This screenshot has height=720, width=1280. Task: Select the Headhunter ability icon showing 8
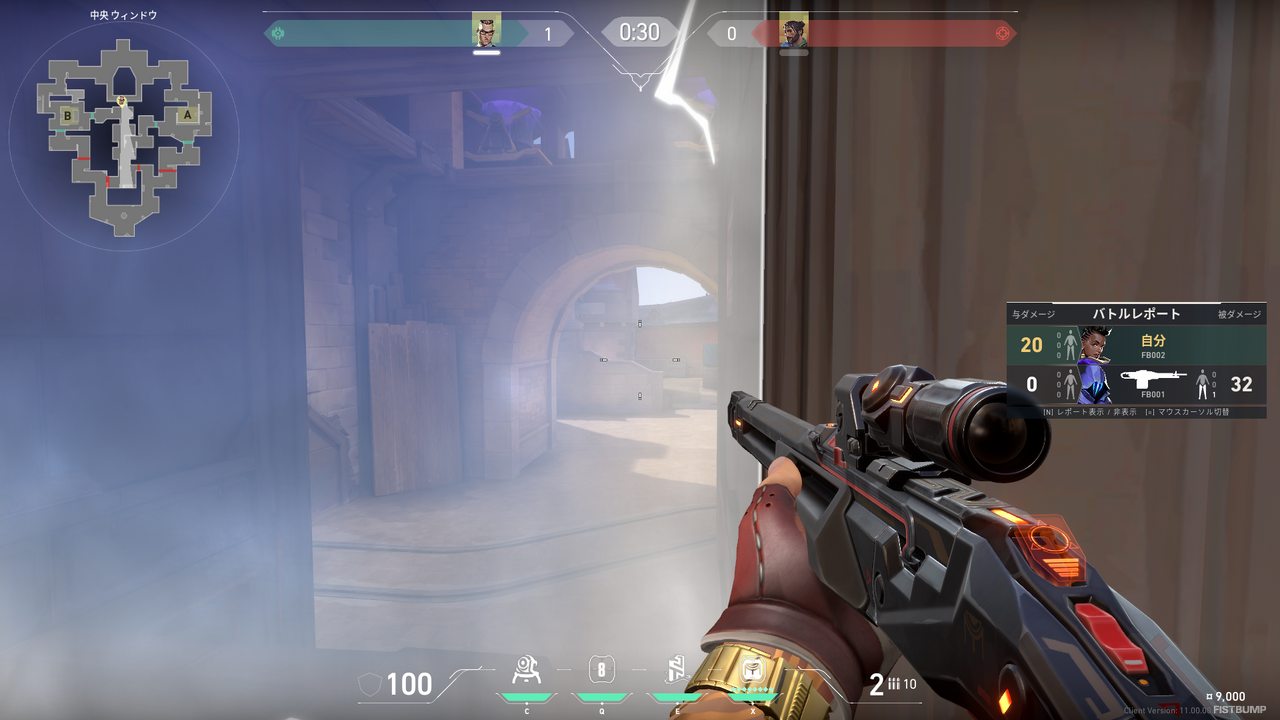point(601,670)
